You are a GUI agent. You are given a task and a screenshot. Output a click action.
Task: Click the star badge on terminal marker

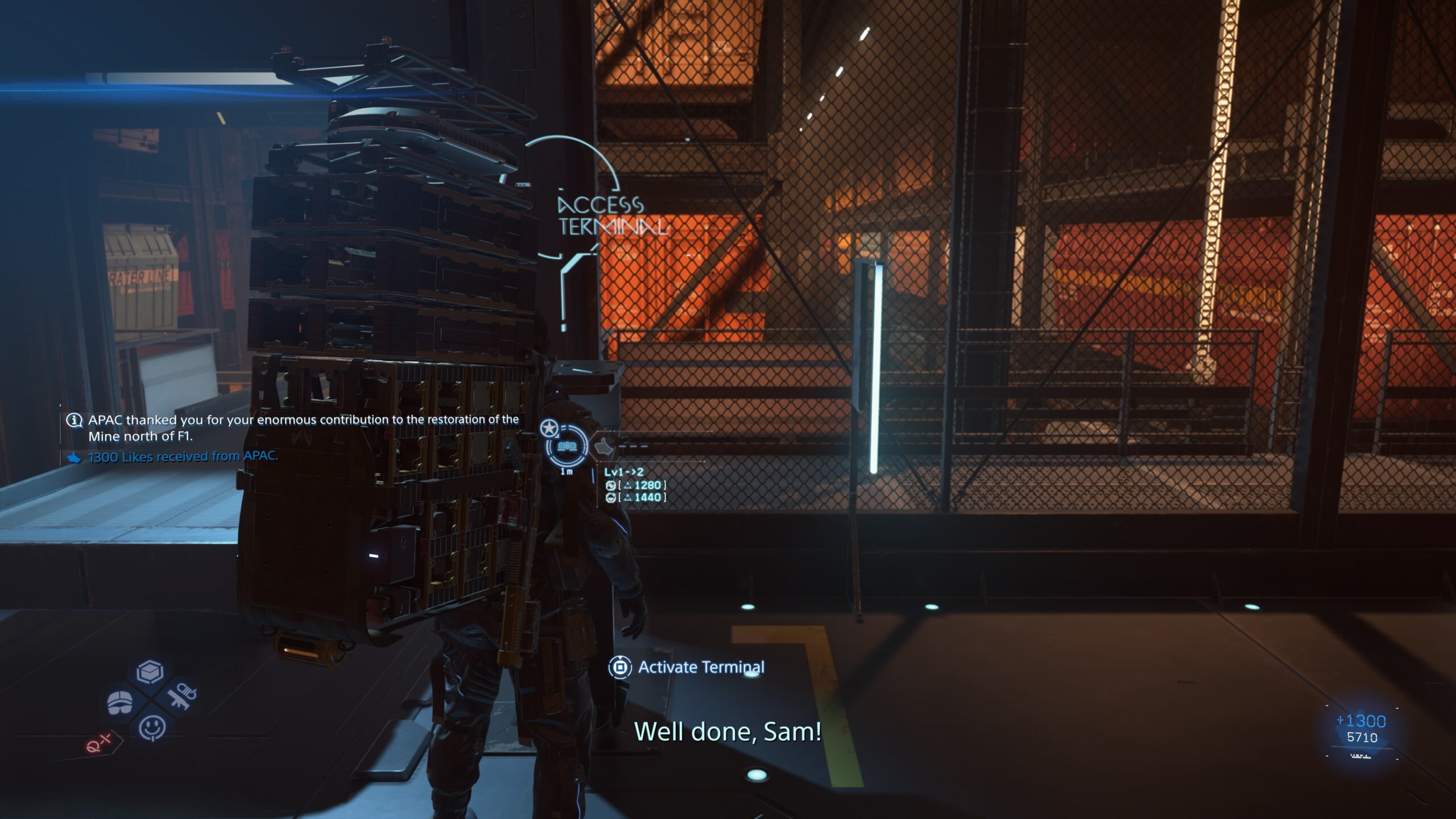(x=549, y=428)
